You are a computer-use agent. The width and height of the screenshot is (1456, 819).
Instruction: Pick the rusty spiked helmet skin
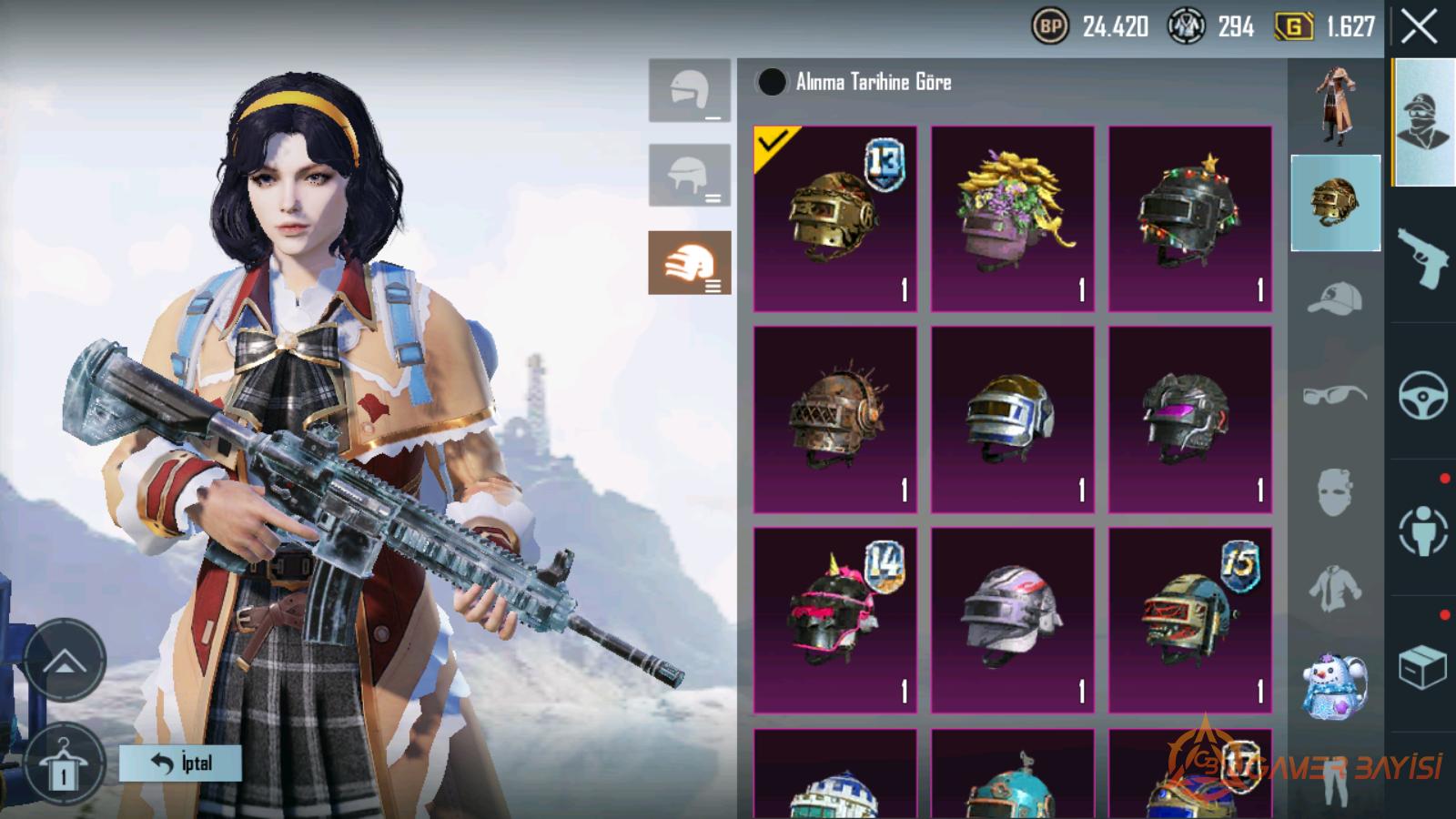click(x=835, y=420)
